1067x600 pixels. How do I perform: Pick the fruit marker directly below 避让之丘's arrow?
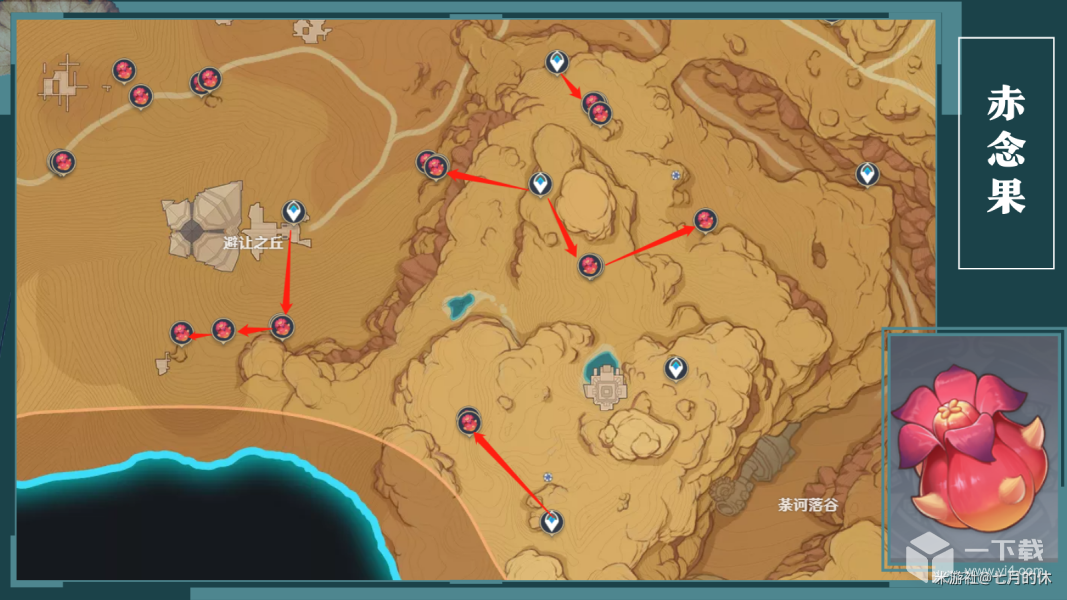pyautogui.click(x=282, y=326)
